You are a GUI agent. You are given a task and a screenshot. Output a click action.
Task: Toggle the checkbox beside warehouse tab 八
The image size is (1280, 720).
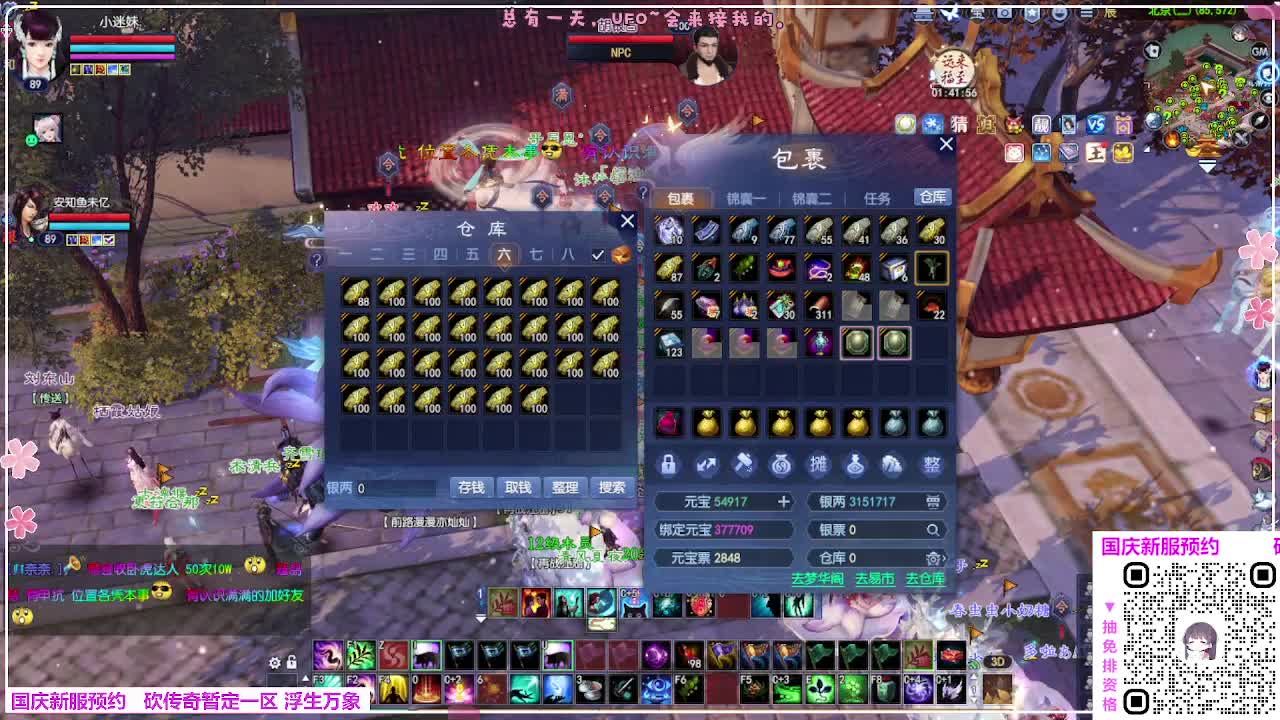(599, 255)
